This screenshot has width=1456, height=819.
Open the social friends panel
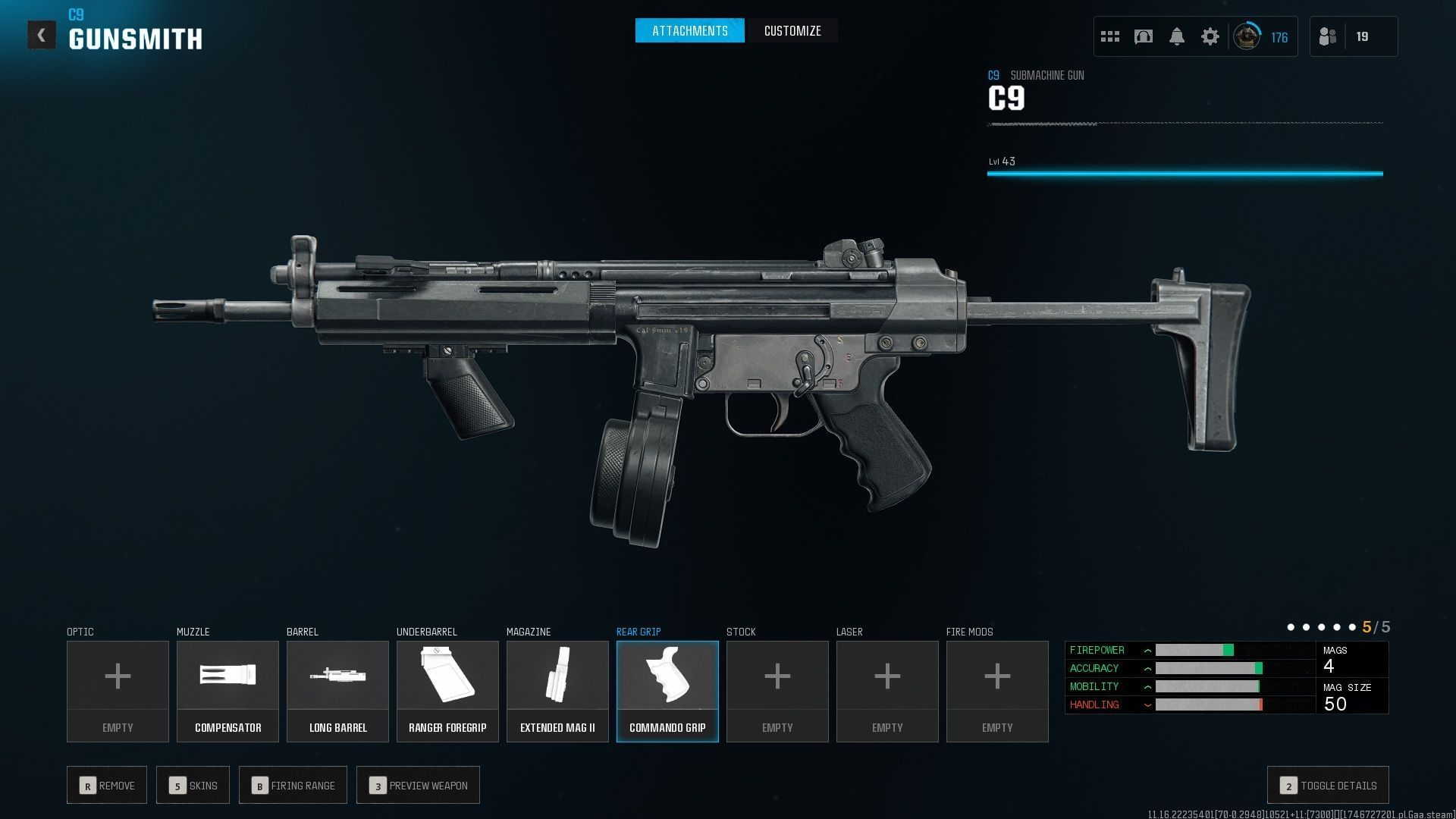[x=1329, y=36]
